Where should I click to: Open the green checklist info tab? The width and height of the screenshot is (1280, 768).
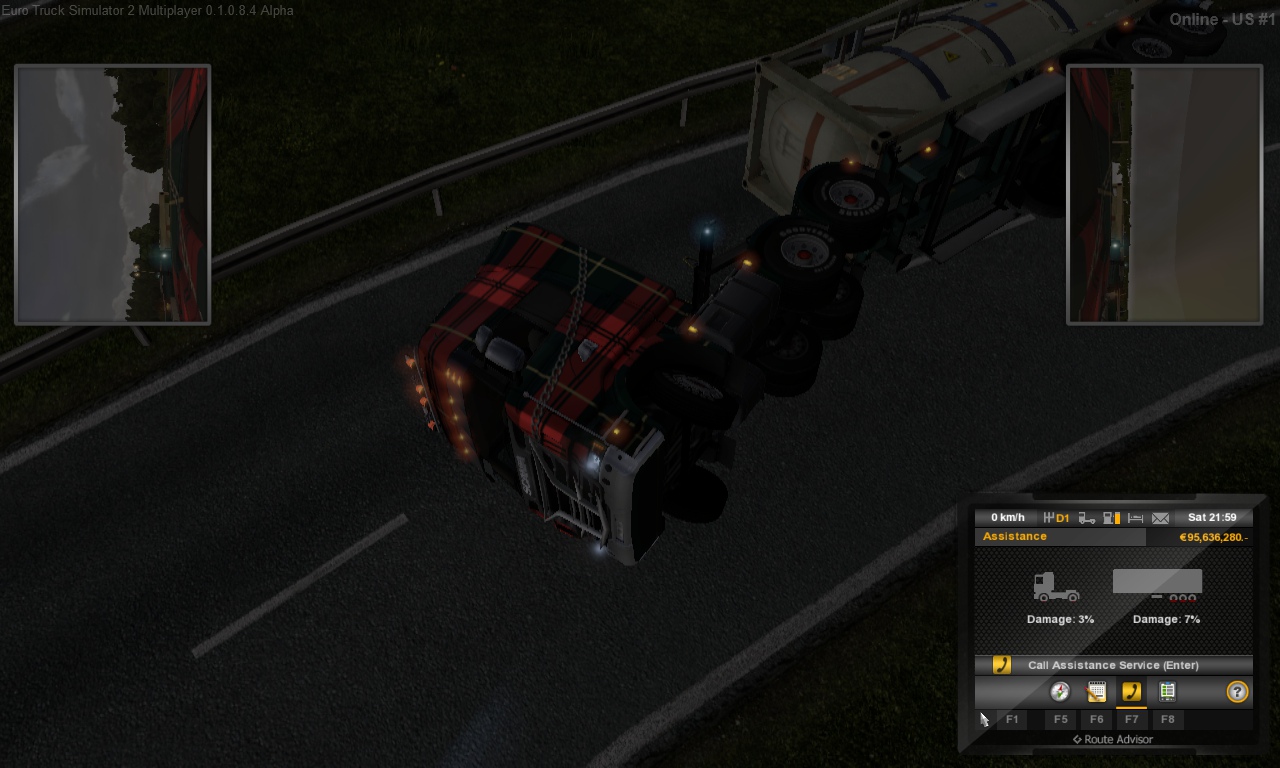[1166, 691]
